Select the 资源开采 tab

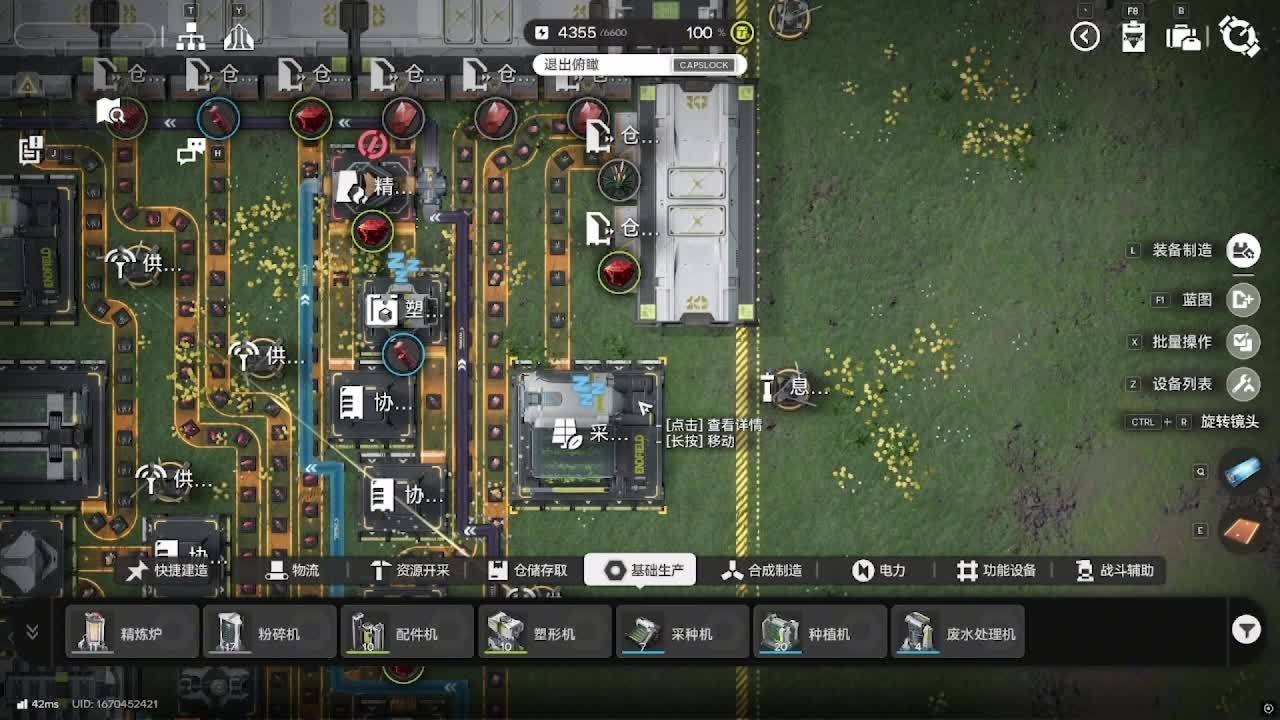(x=410, y=570)
